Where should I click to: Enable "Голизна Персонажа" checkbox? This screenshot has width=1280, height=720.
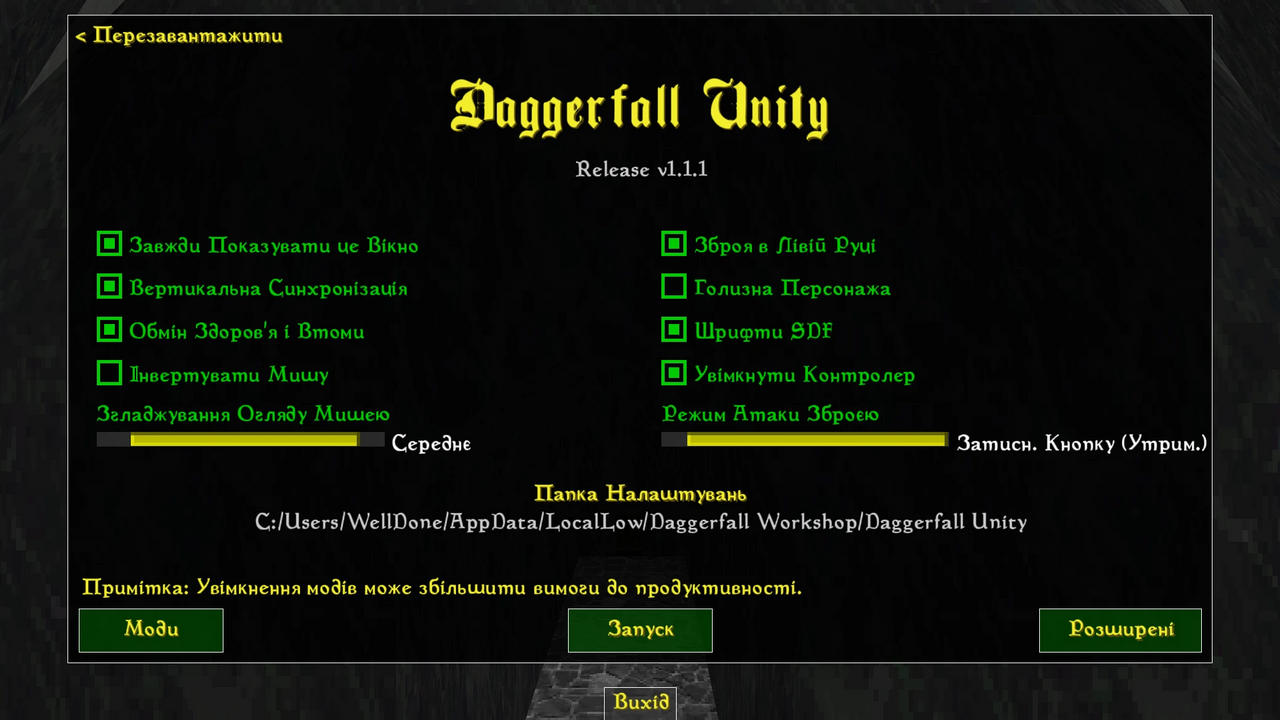tap(674, 287)
